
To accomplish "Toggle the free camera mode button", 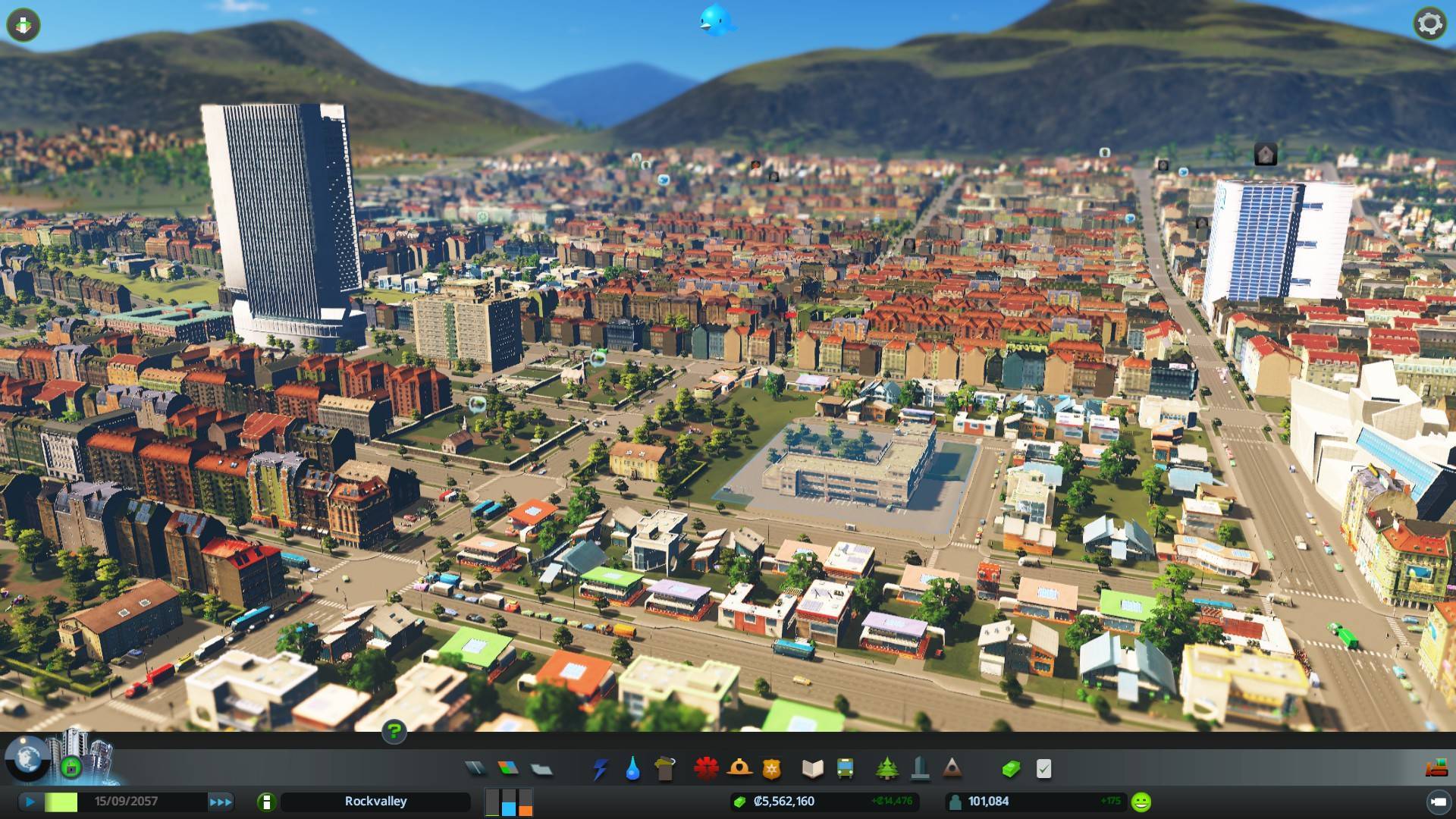I will 1437,802.
